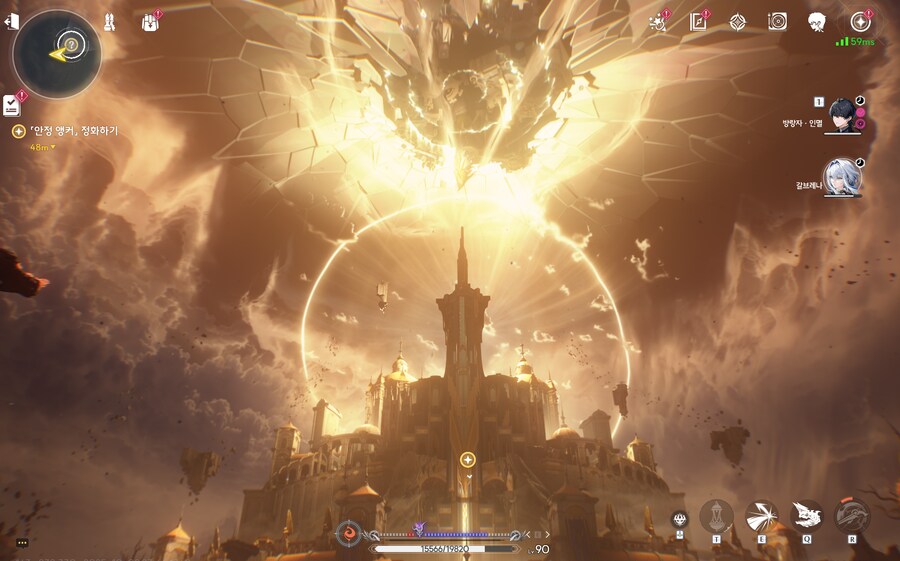Trigger the dragon head echo skill
Viewport: 900px width, 561px height.
click(806, 516)
